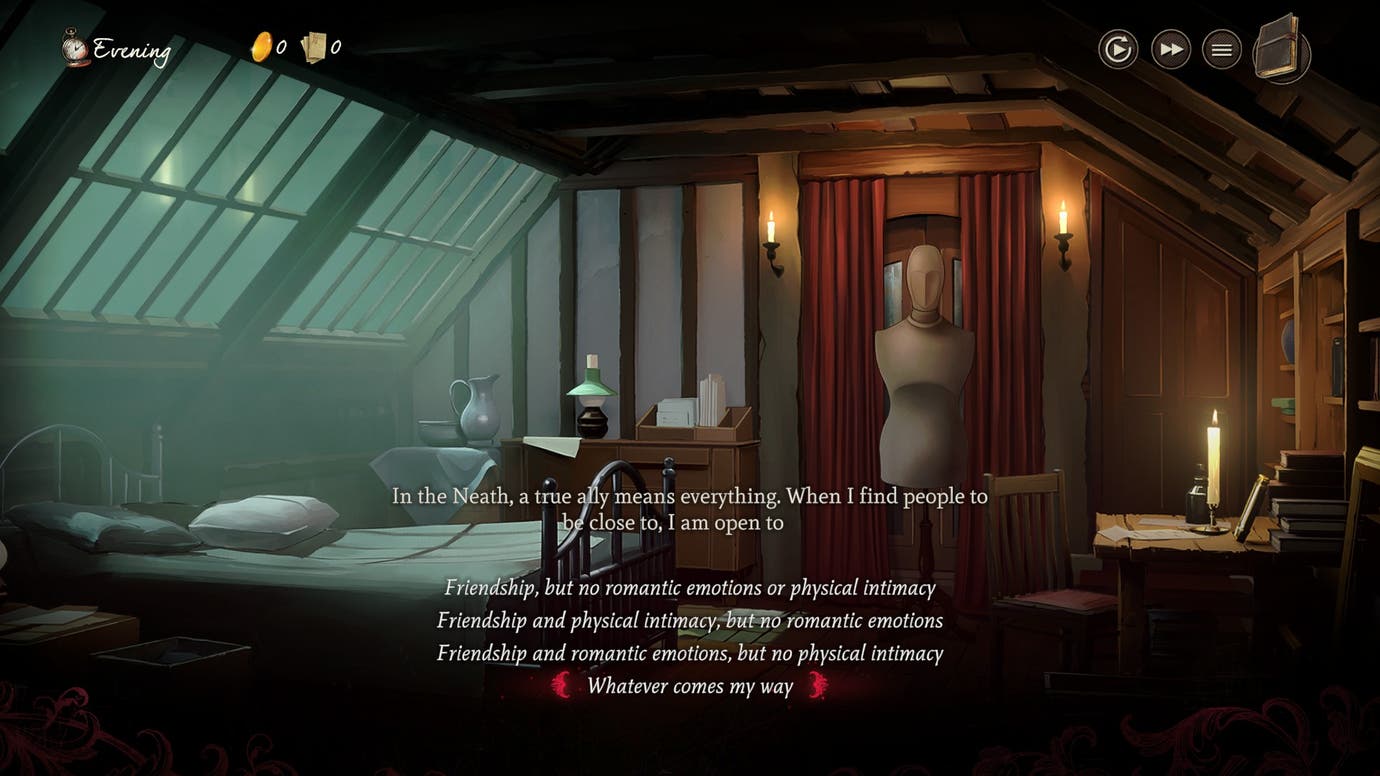Open the three-line hamburger menu
The height and width of the screenshot is (776, 1380).
[x=1221, y=49]
